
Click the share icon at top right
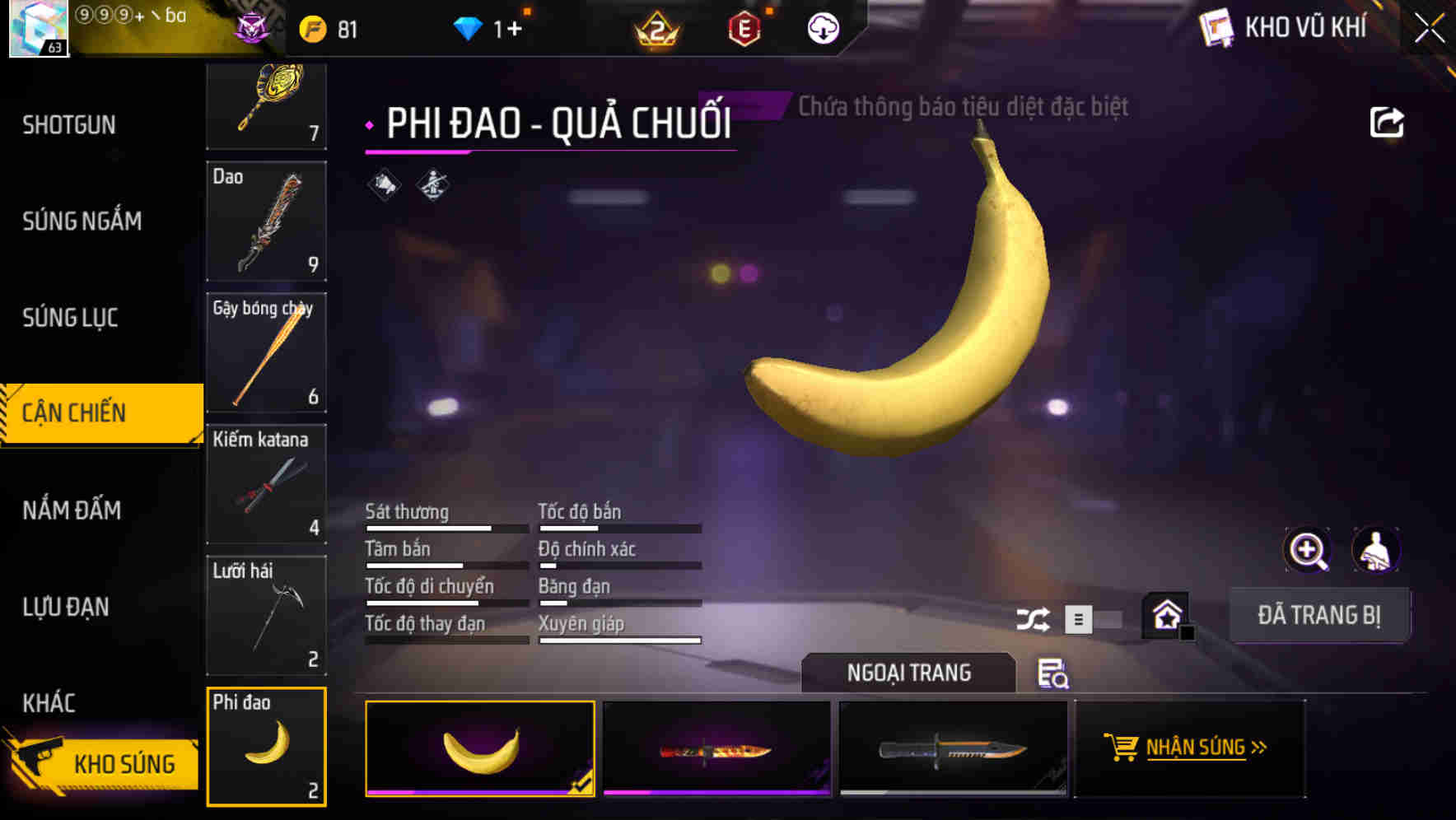[x=1388, y=121]
